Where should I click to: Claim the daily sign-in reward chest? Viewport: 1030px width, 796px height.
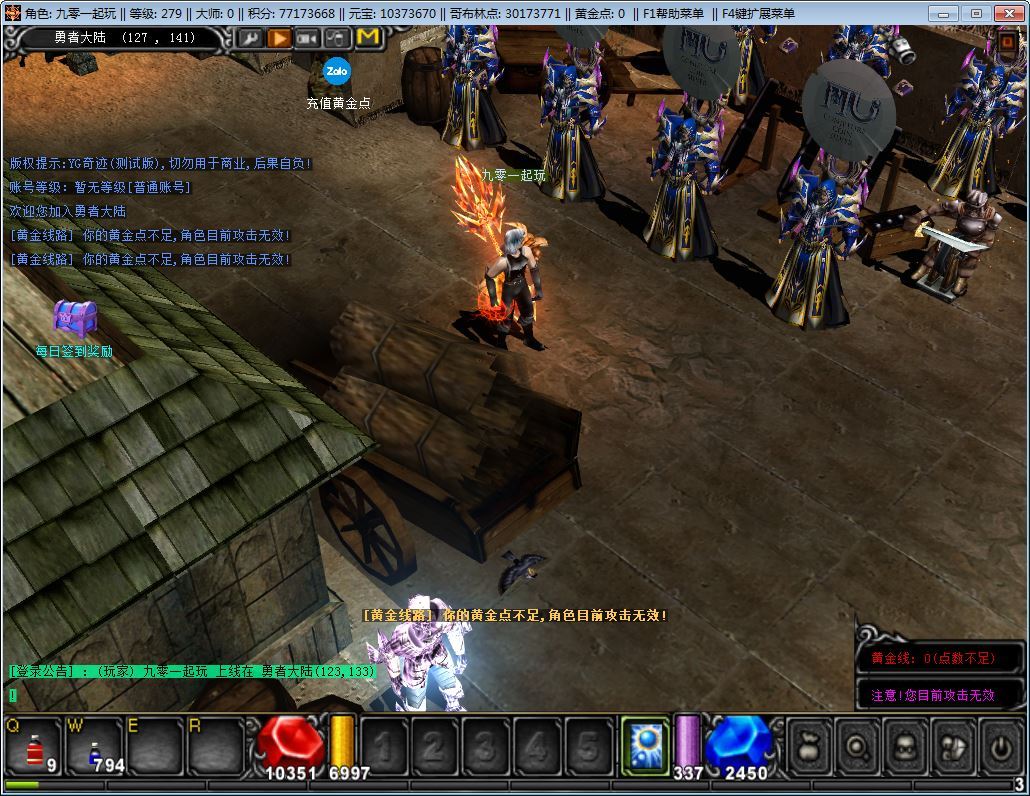pos(74,319)
